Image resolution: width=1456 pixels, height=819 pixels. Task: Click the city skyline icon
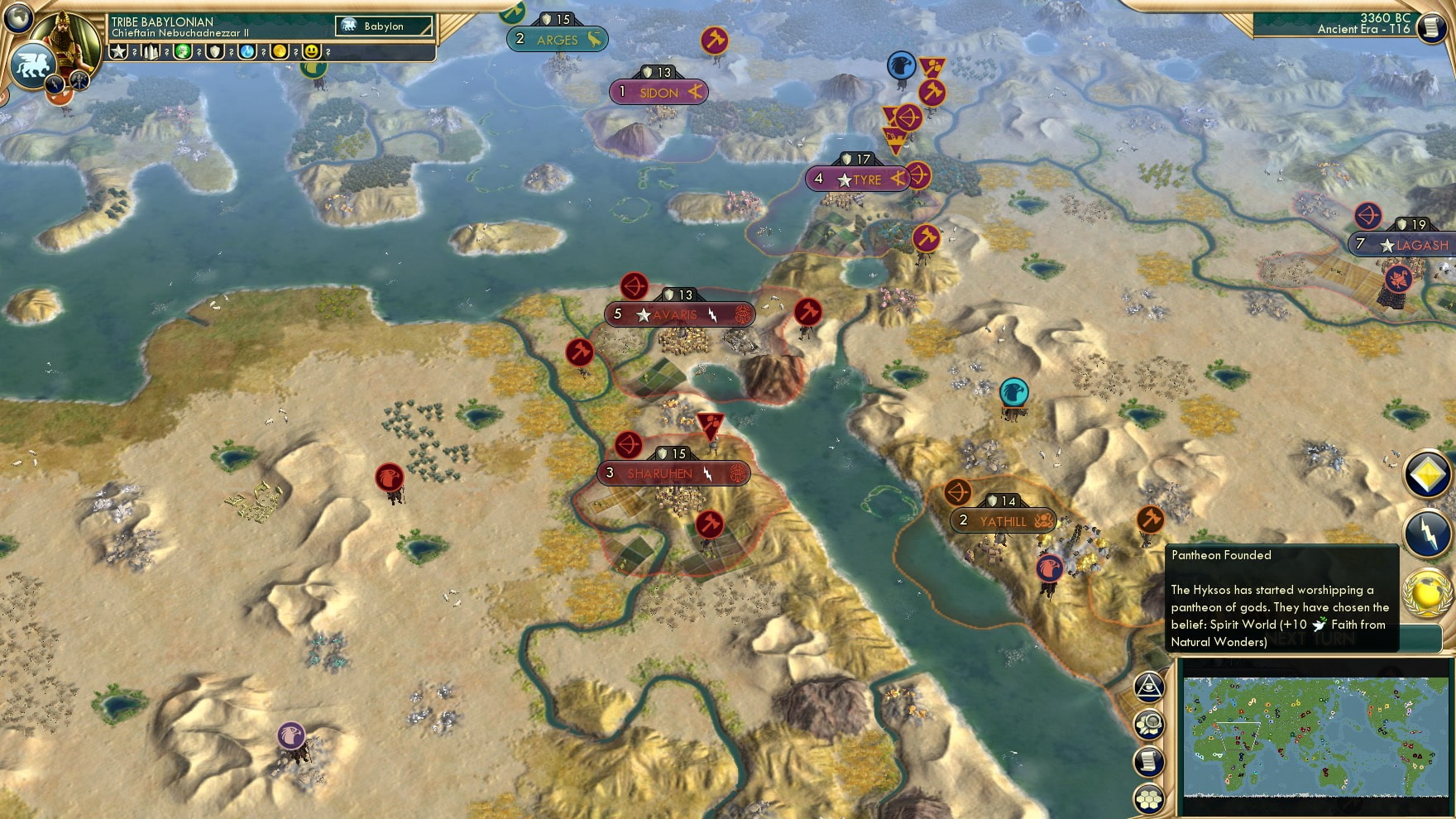pyautogui.click(x=151, y=52)
